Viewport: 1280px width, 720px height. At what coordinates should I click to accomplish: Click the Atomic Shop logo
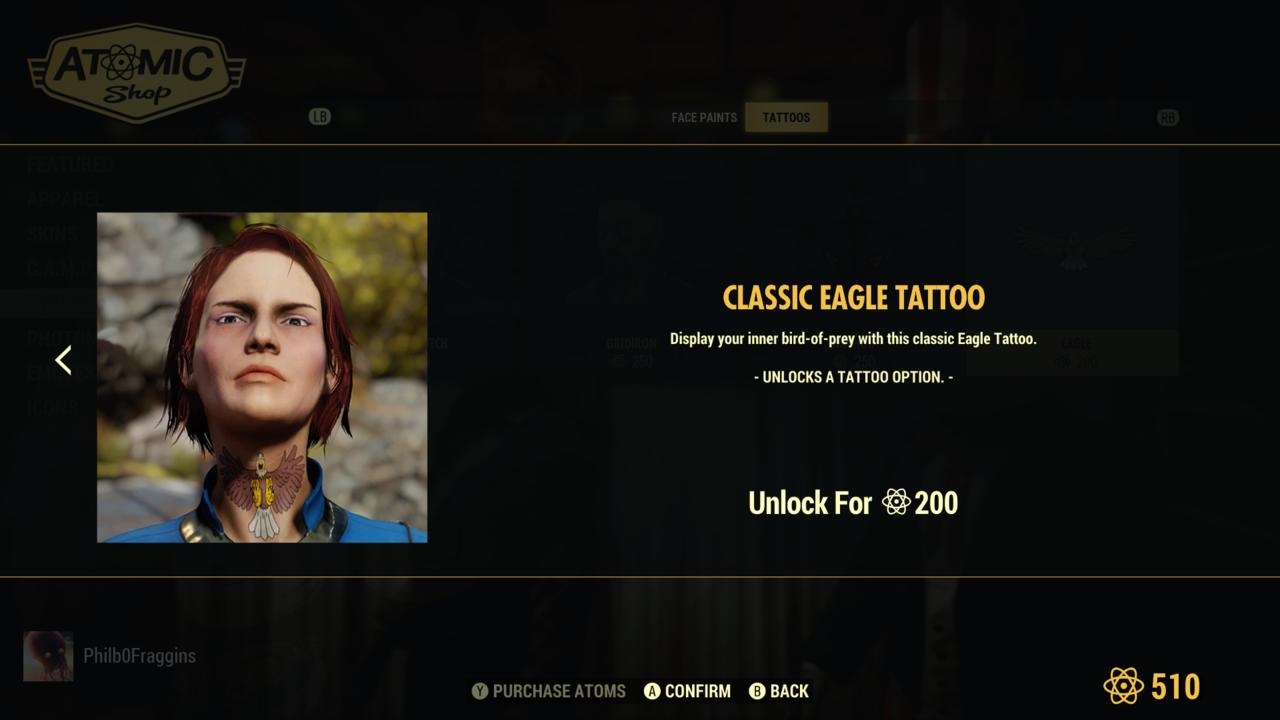coord(137,73)
